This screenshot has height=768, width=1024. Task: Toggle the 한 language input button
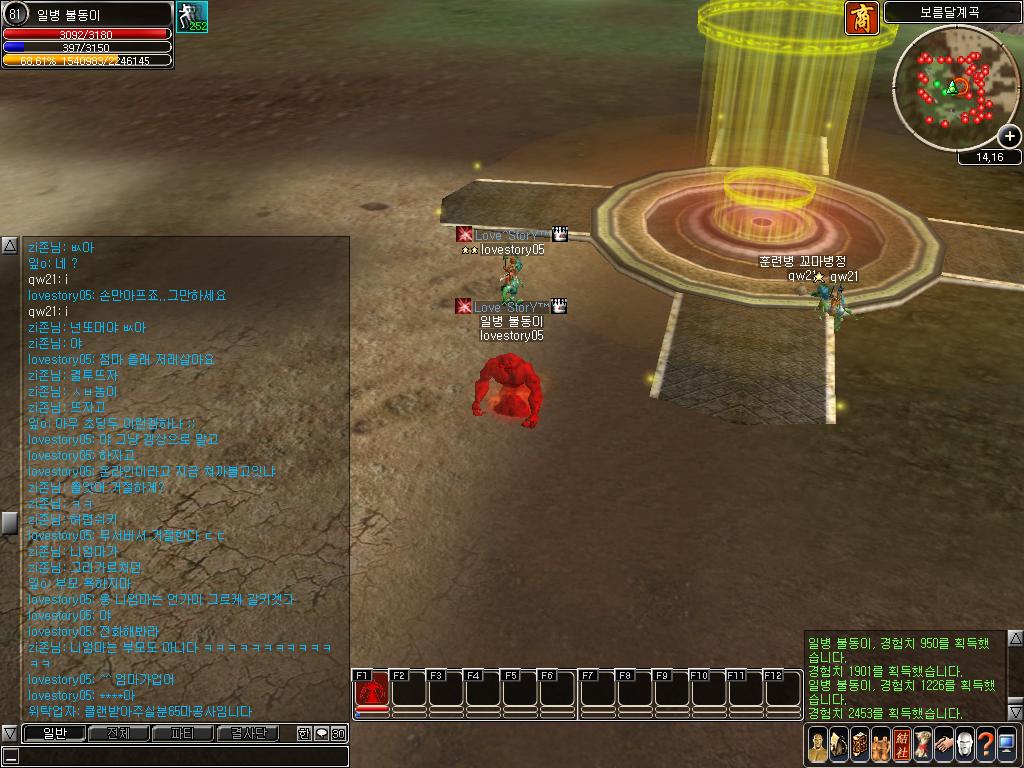(304, 733)
